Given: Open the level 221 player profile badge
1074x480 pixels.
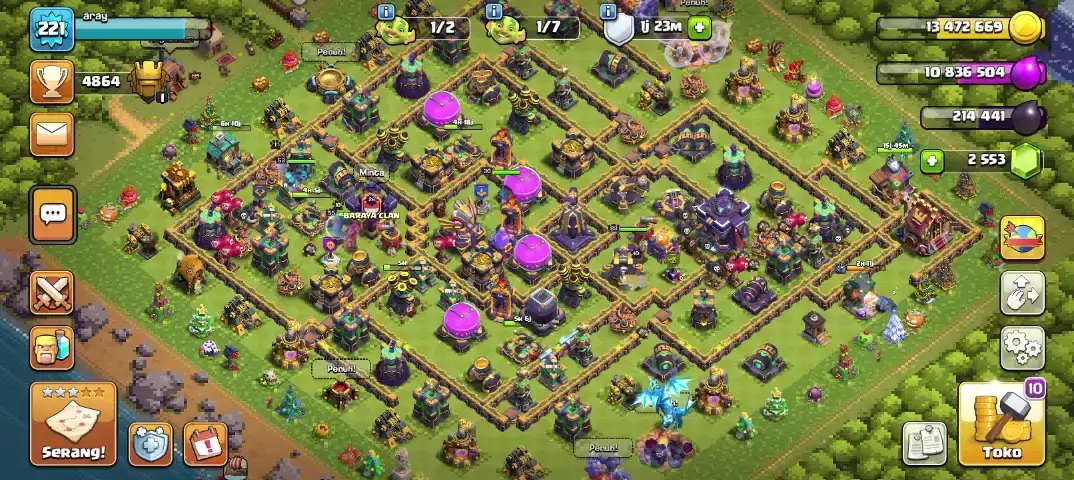Looking at the screenshot, I should click(50, 29).
